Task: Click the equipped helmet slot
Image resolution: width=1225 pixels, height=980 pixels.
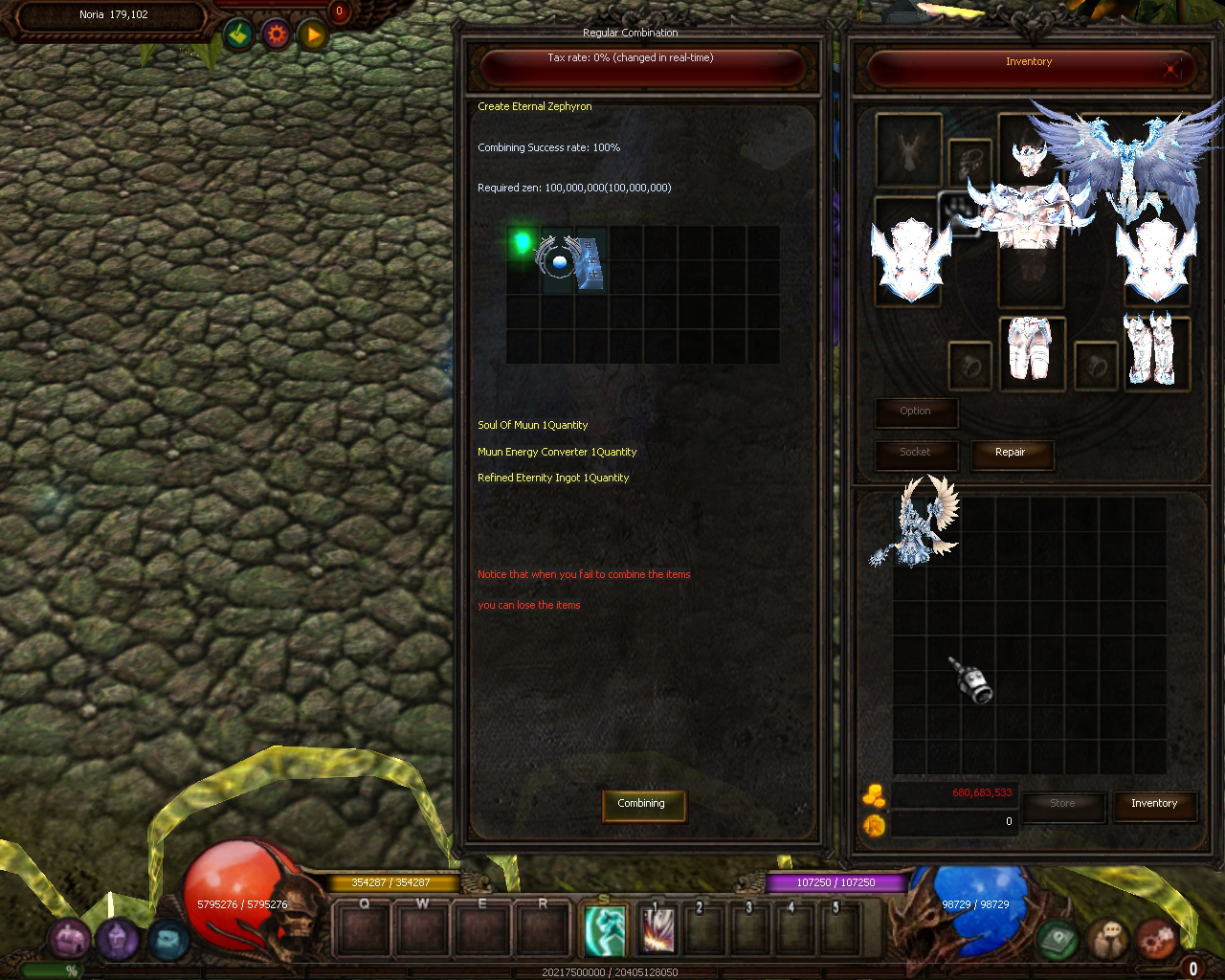Action: pos(1028,152)
